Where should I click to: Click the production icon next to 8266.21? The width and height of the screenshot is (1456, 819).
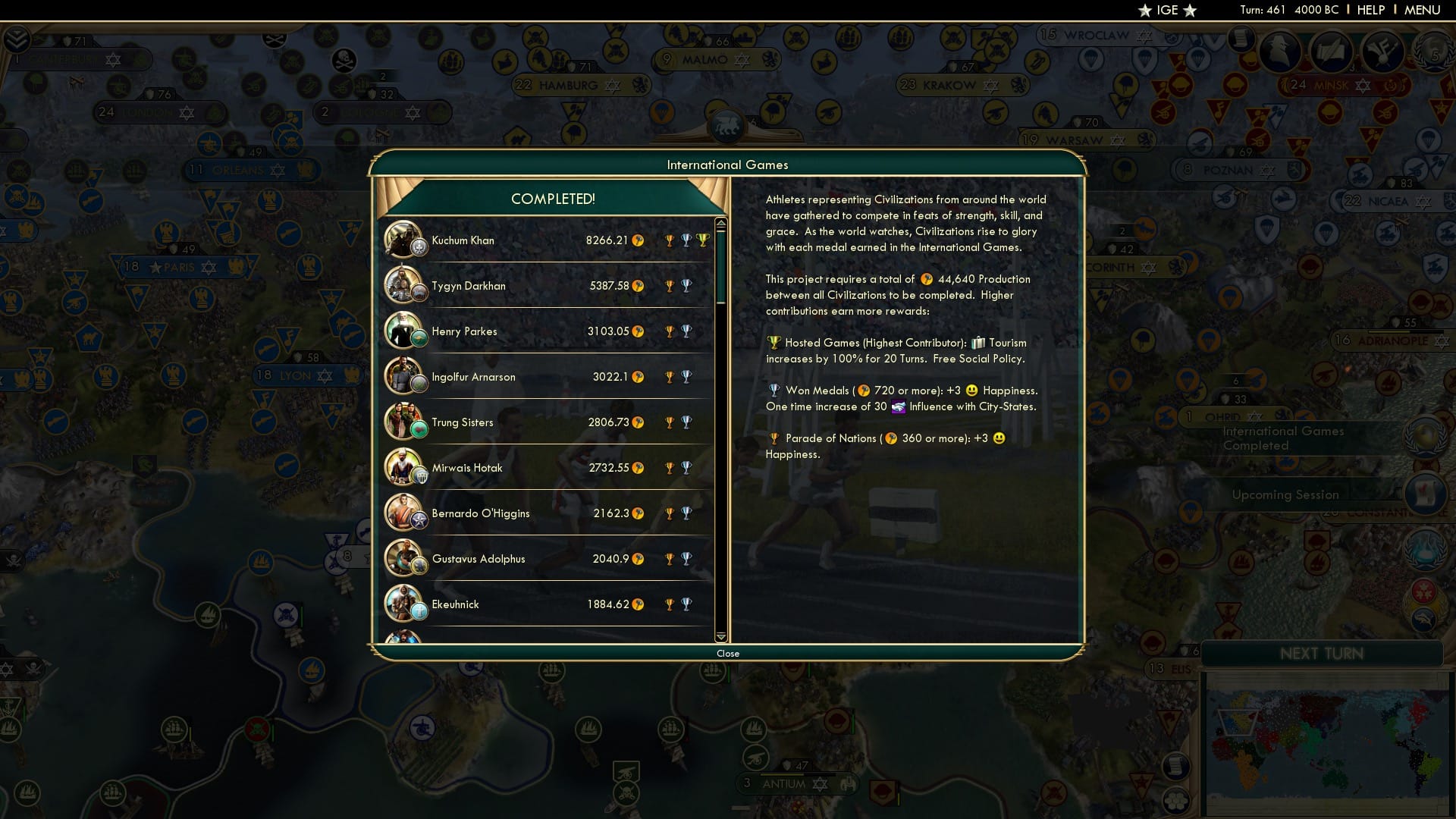(x=639, y=241)
